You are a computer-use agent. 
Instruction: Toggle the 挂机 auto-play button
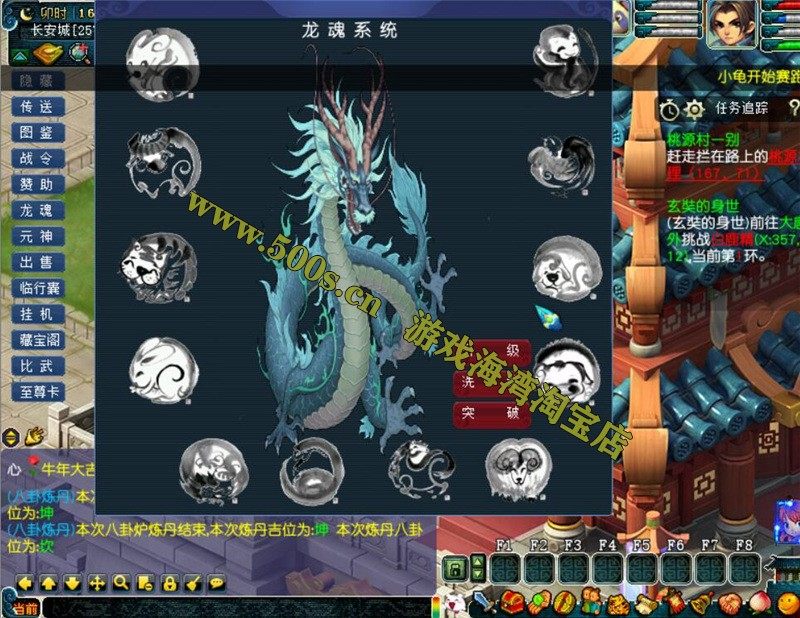(x=37, y=314)
